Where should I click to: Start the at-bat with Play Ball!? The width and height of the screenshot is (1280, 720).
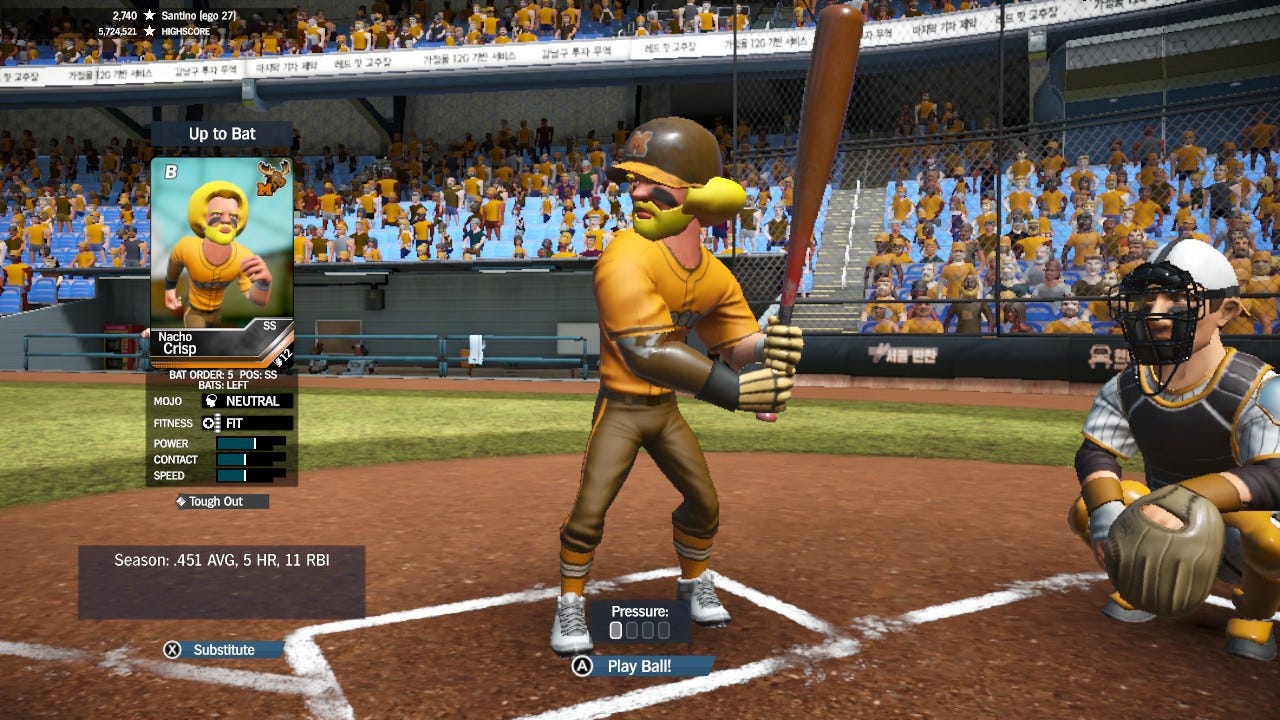(640, 666)
